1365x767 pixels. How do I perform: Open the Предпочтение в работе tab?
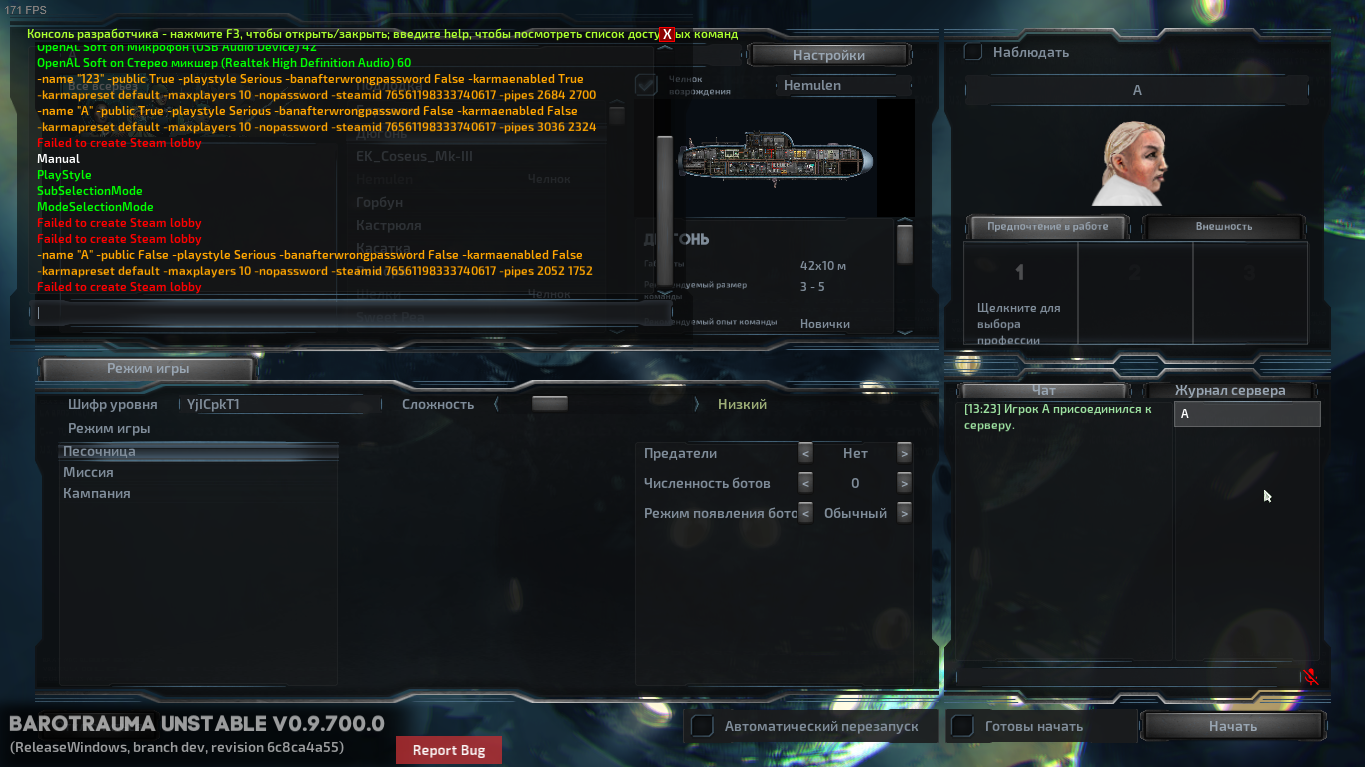point(1047,226)
